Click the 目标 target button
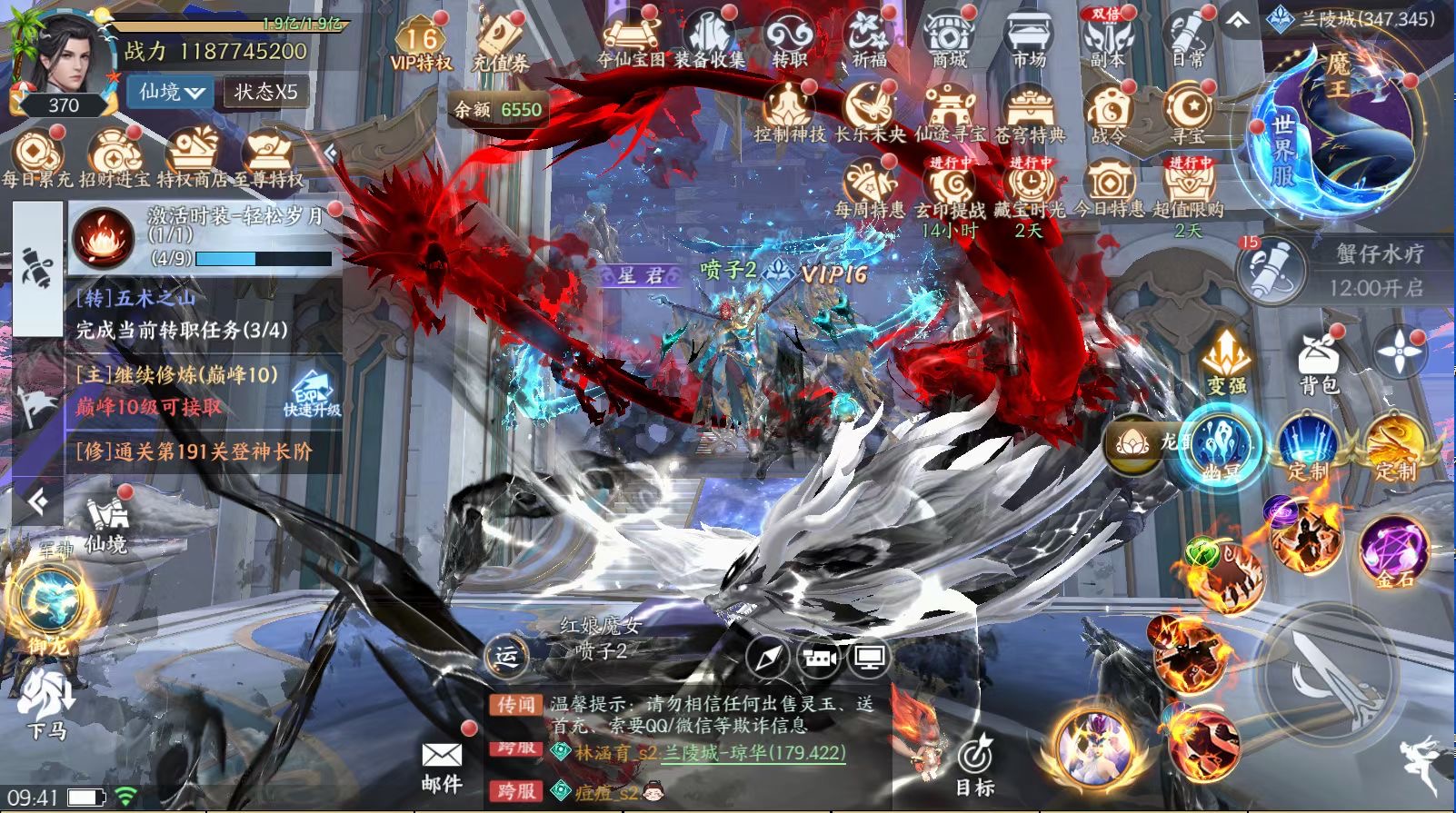Image resolution: width=1456 pixels, height=813 pixels. click(x=975, y=765)
